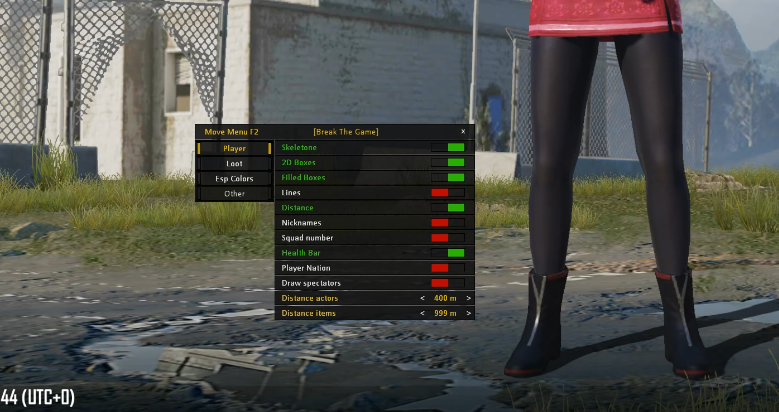Decrease Distance actors with the left arrow
The height and width of the screenshot is (412, 779).
(424, 298)
